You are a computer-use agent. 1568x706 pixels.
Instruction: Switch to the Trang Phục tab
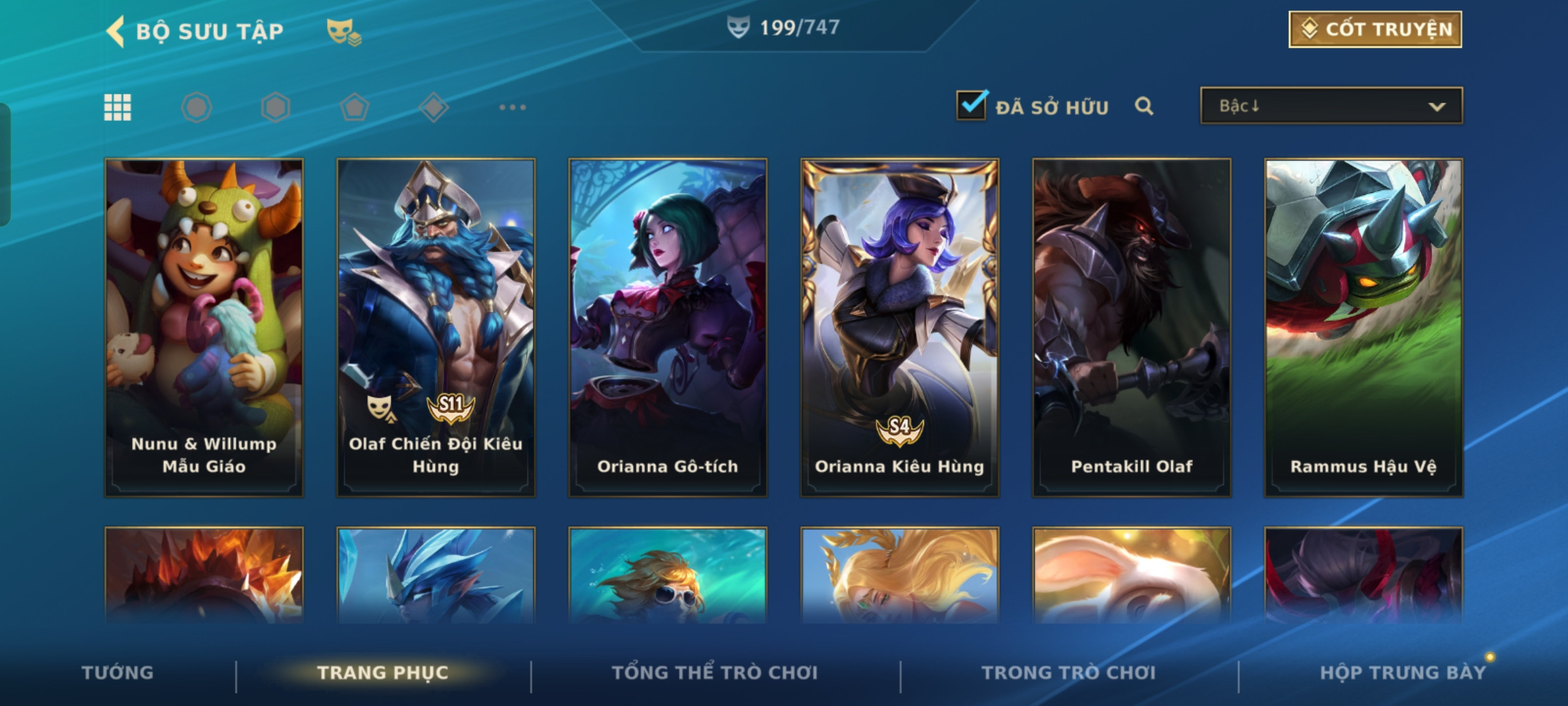click(x=383, y=673)
